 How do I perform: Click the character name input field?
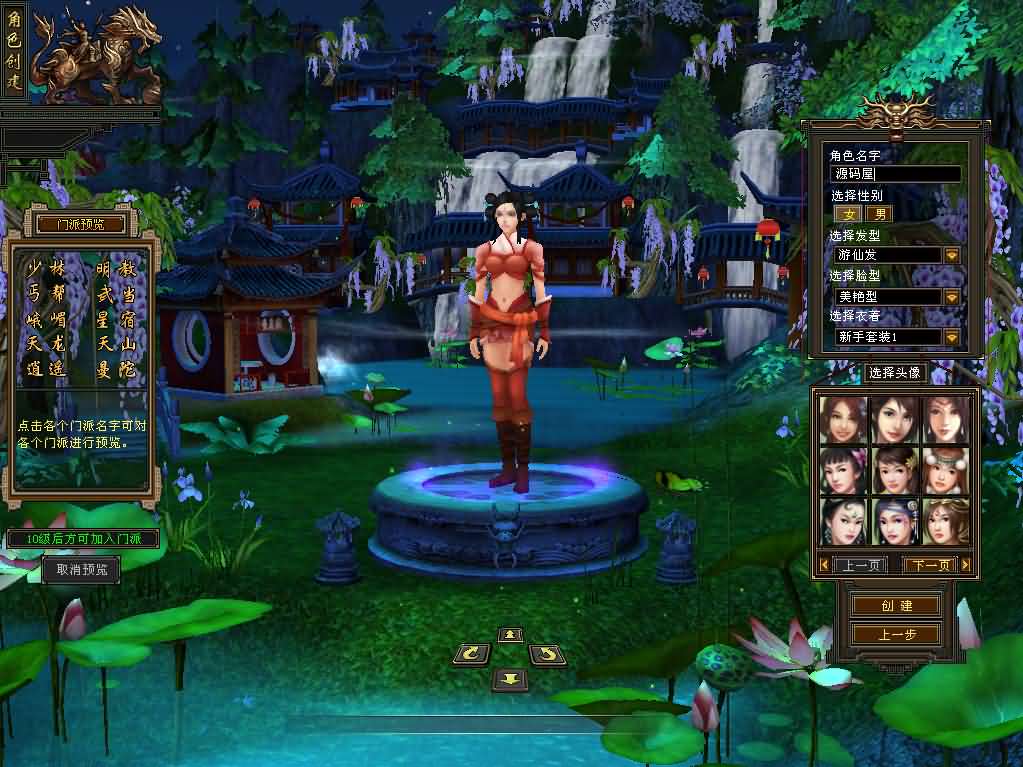(896, 174)
